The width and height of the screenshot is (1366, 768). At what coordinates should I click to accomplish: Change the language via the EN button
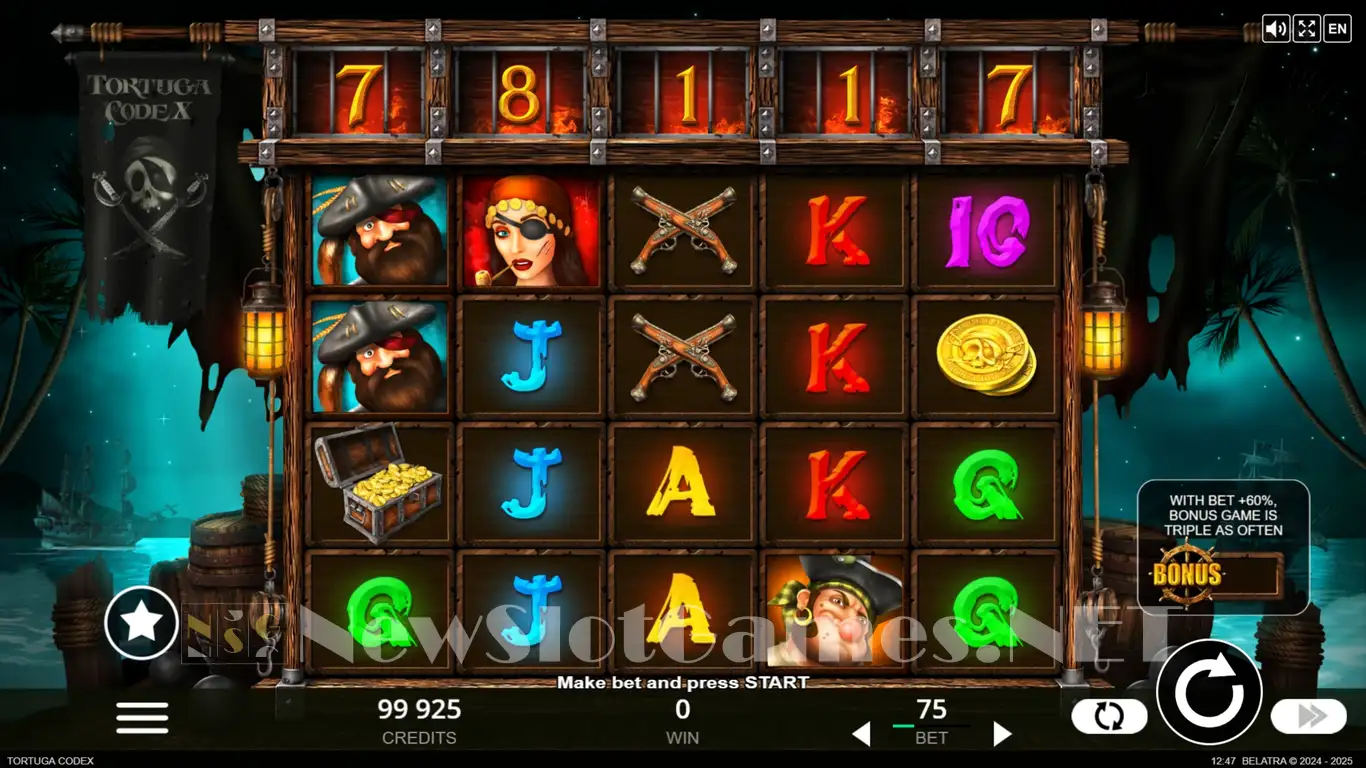click(1337, 28)
